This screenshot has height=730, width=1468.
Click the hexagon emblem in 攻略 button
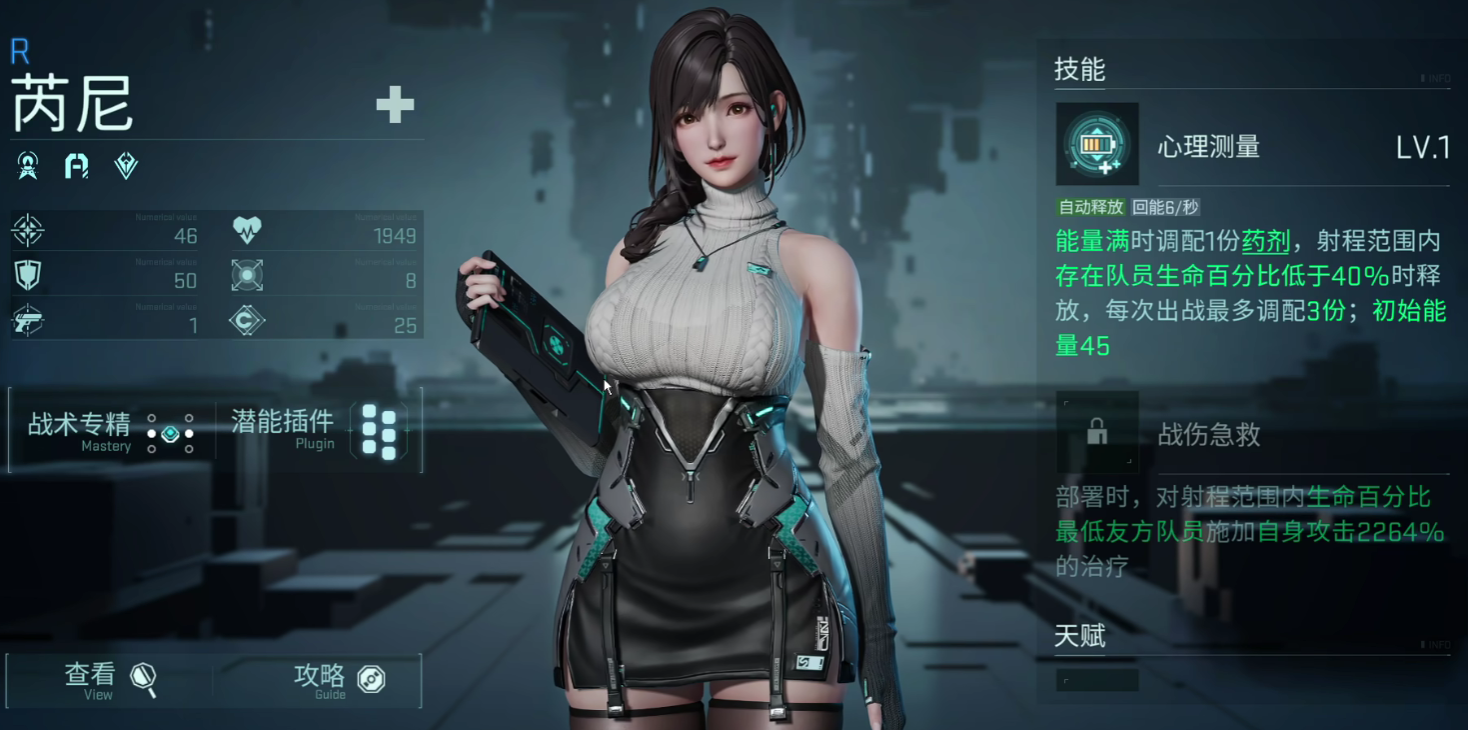[370, 678]
